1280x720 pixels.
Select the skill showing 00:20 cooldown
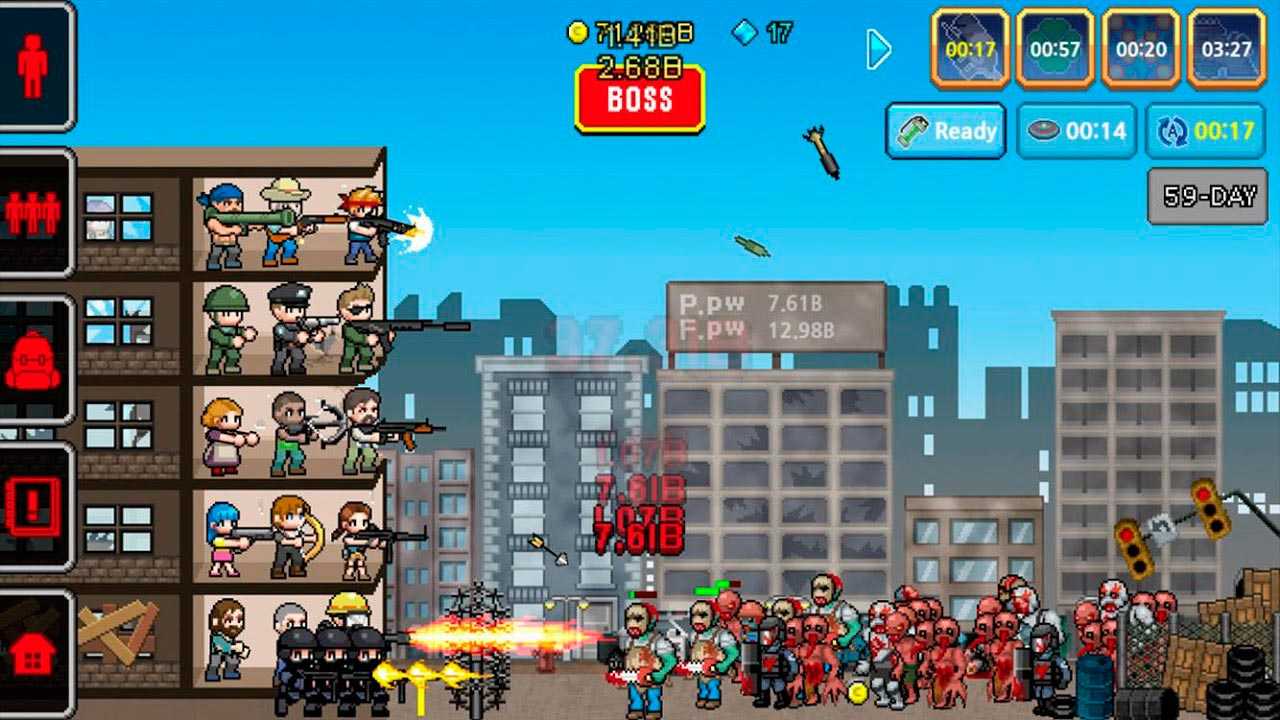(x=1141, y=48)
